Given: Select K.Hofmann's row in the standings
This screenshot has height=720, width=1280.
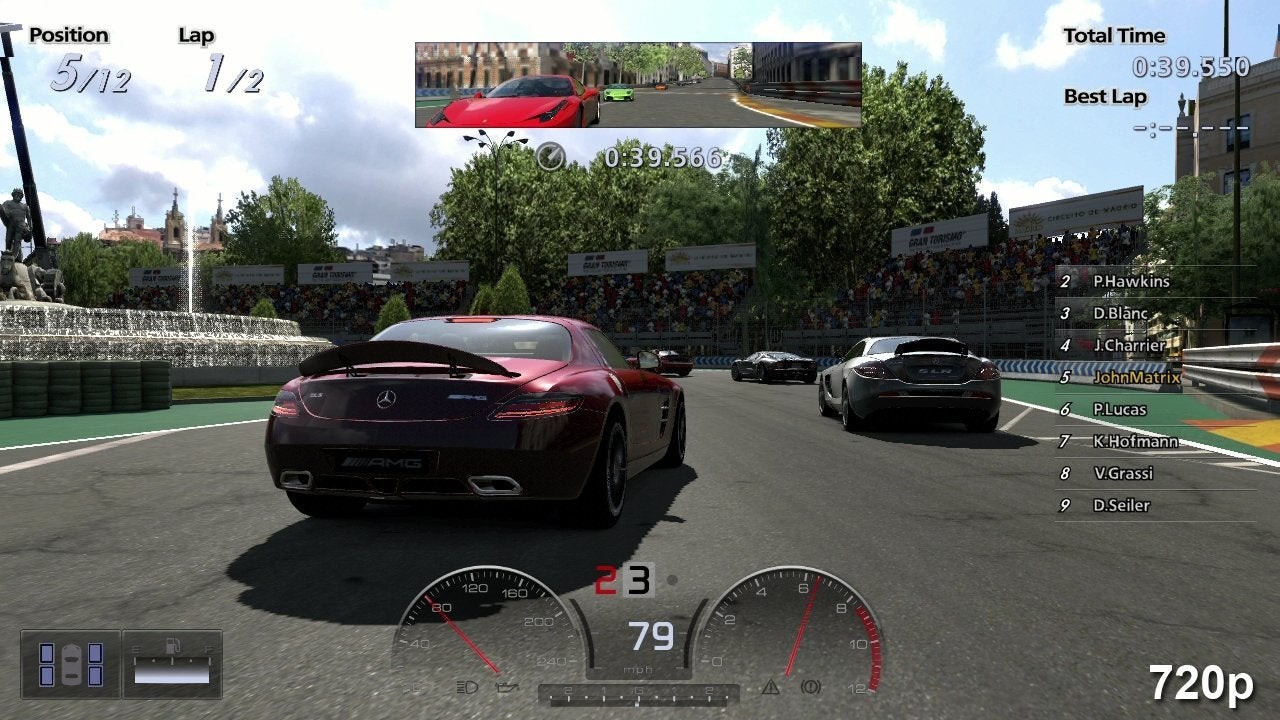Looking at the screenshot, I should (1134, 442).
